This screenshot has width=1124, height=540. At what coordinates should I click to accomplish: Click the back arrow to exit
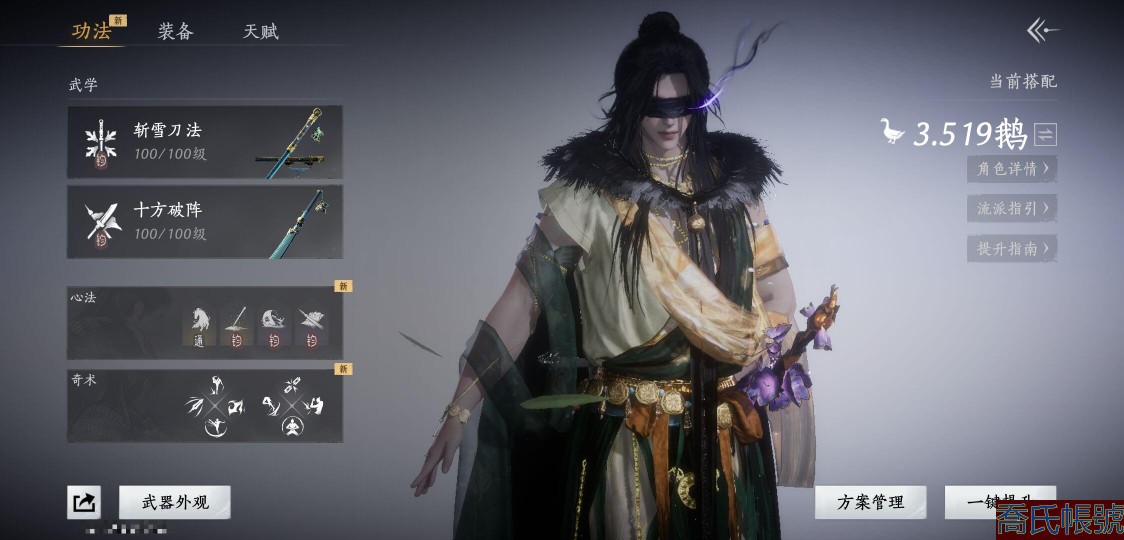click(1043, 31)
